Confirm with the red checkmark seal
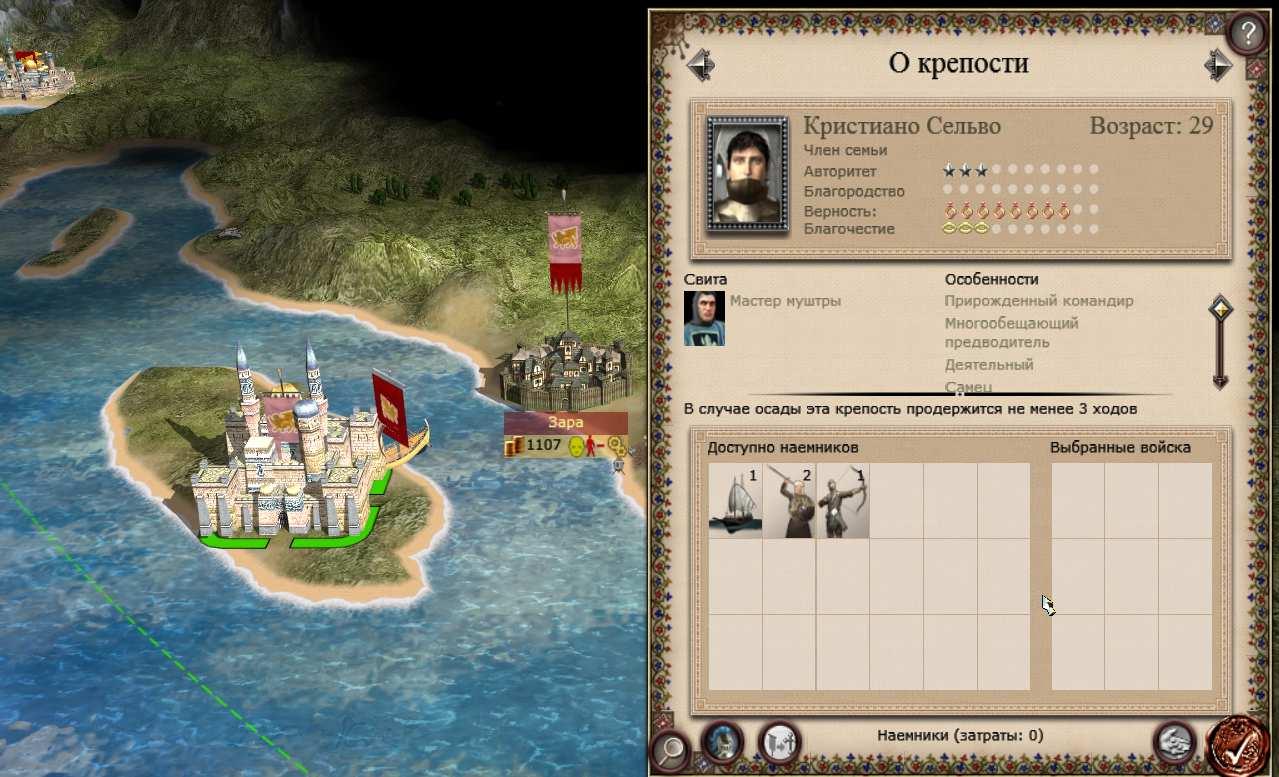 pos(1238,746)
